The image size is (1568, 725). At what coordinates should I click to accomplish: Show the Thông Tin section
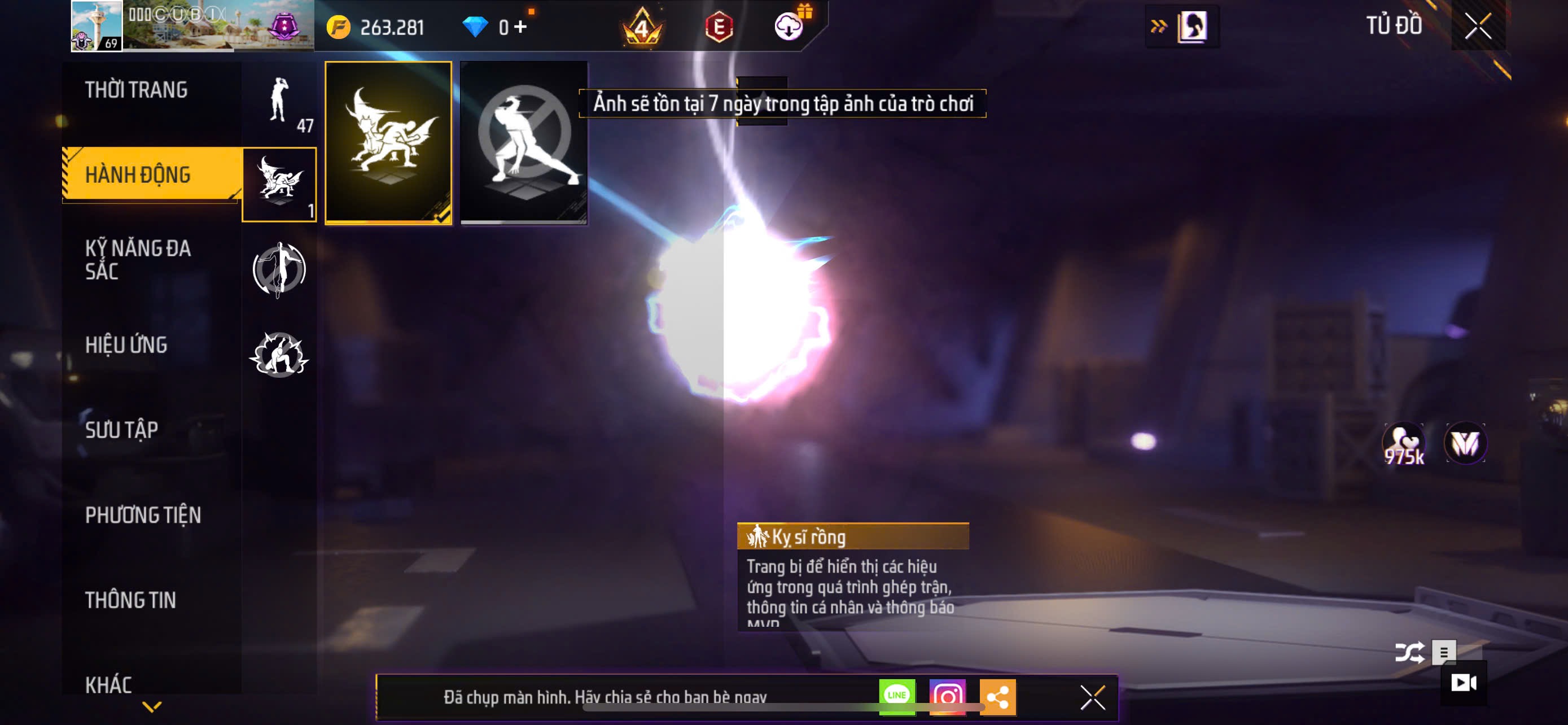pos(130,600)
